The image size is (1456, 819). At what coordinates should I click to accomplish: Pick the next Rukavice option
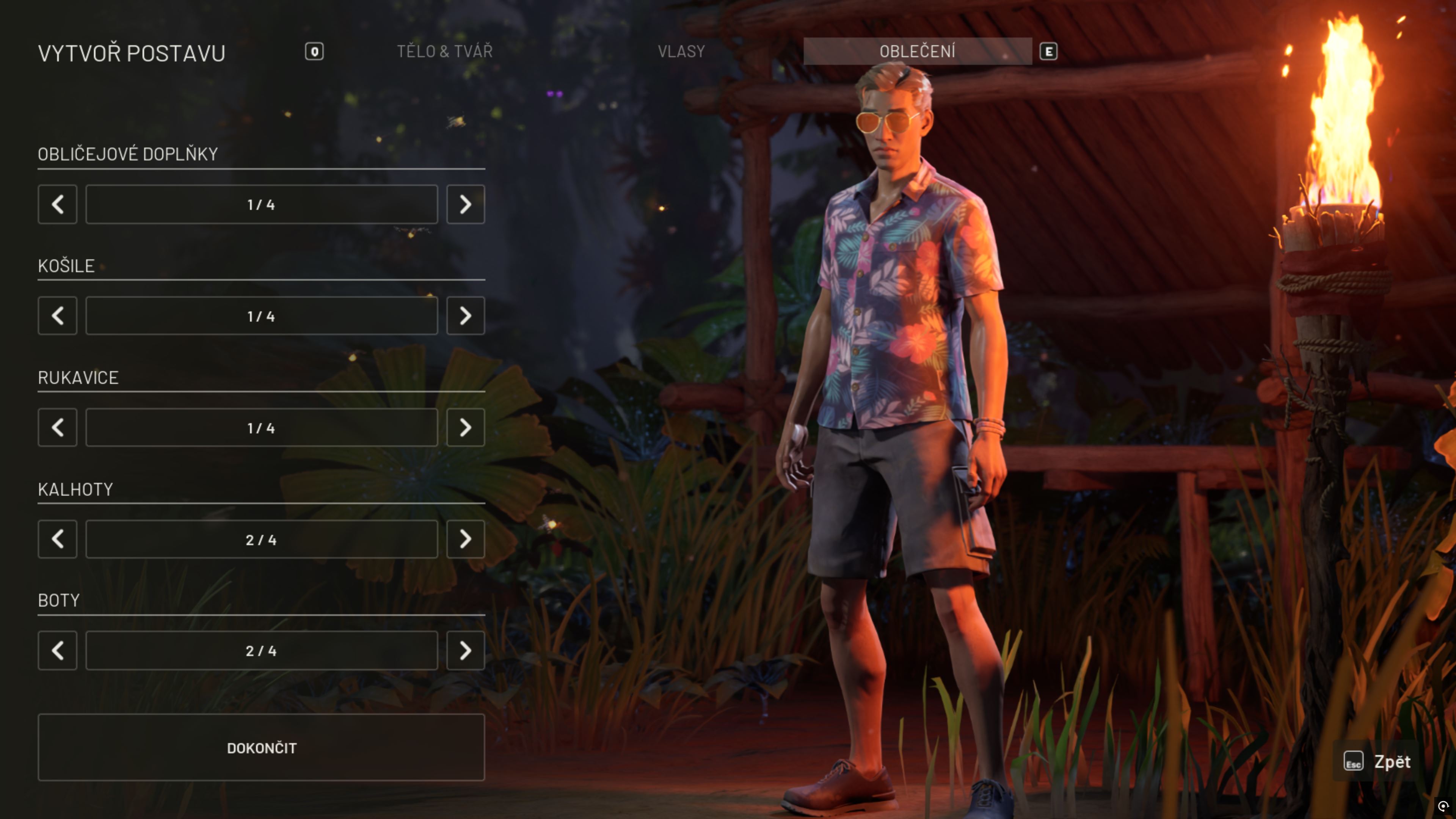[465, 427]
